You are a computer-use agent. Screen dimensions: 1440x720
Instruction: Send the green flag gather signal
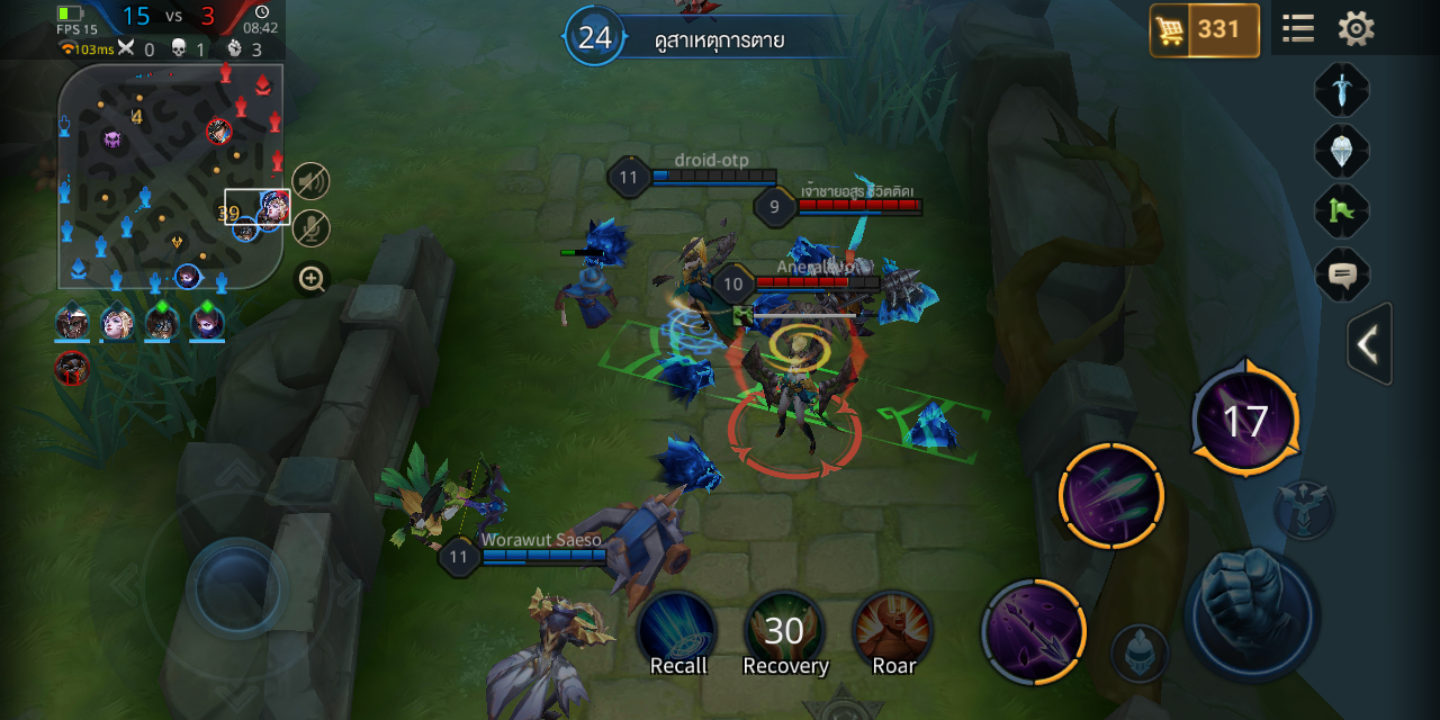[1341, 212]
